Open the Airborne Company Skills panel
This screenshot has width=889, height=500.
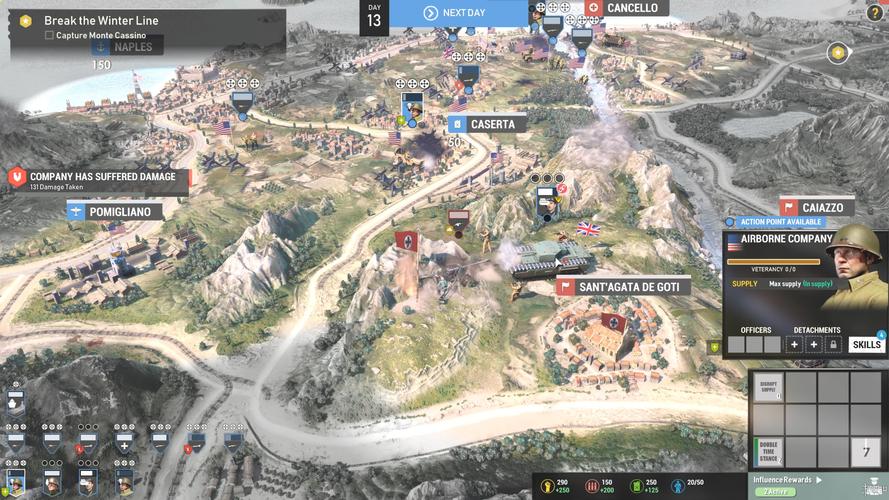(867, 345)
